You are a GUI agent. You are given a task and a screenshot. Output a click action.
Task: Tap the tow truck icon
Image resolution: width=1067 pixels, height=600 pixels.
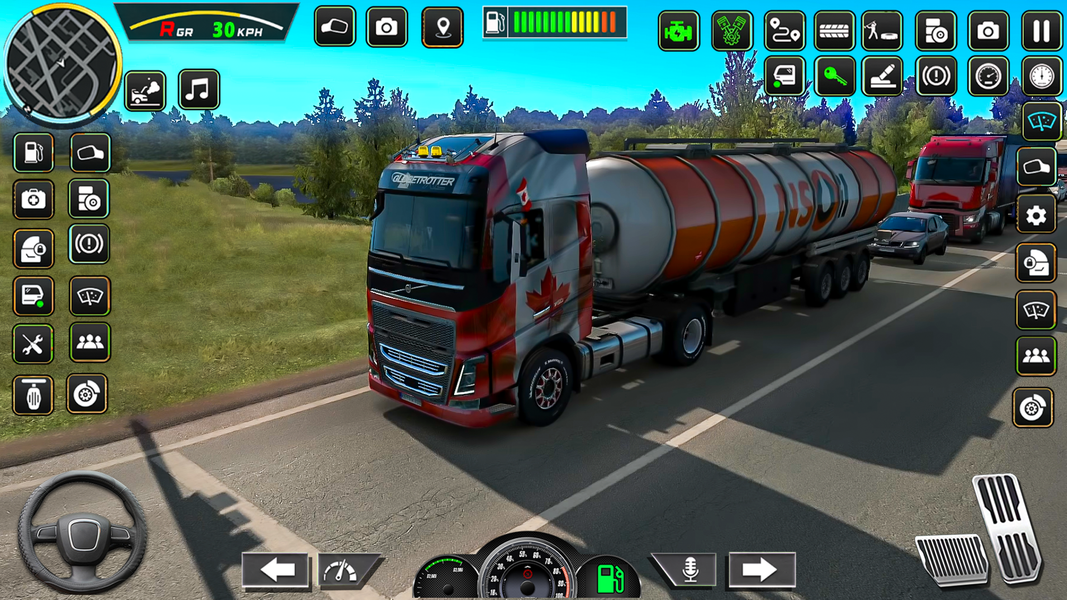[x=145, y=91]
